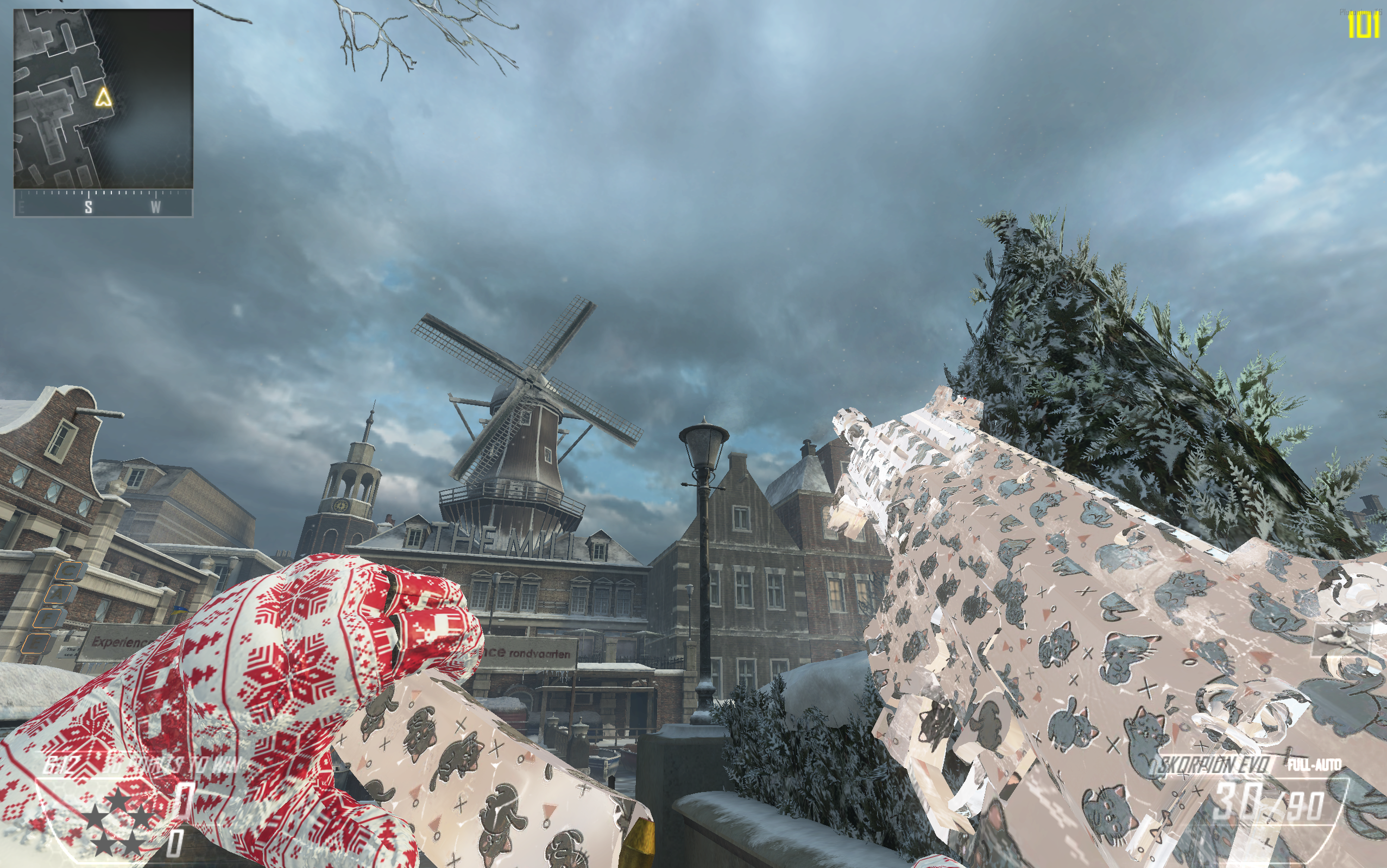Image resolution: width=1387 pixels, height=868 pixels.
Task: Click the Skorpion EVO weapon label
Action: coord(1213,766)
